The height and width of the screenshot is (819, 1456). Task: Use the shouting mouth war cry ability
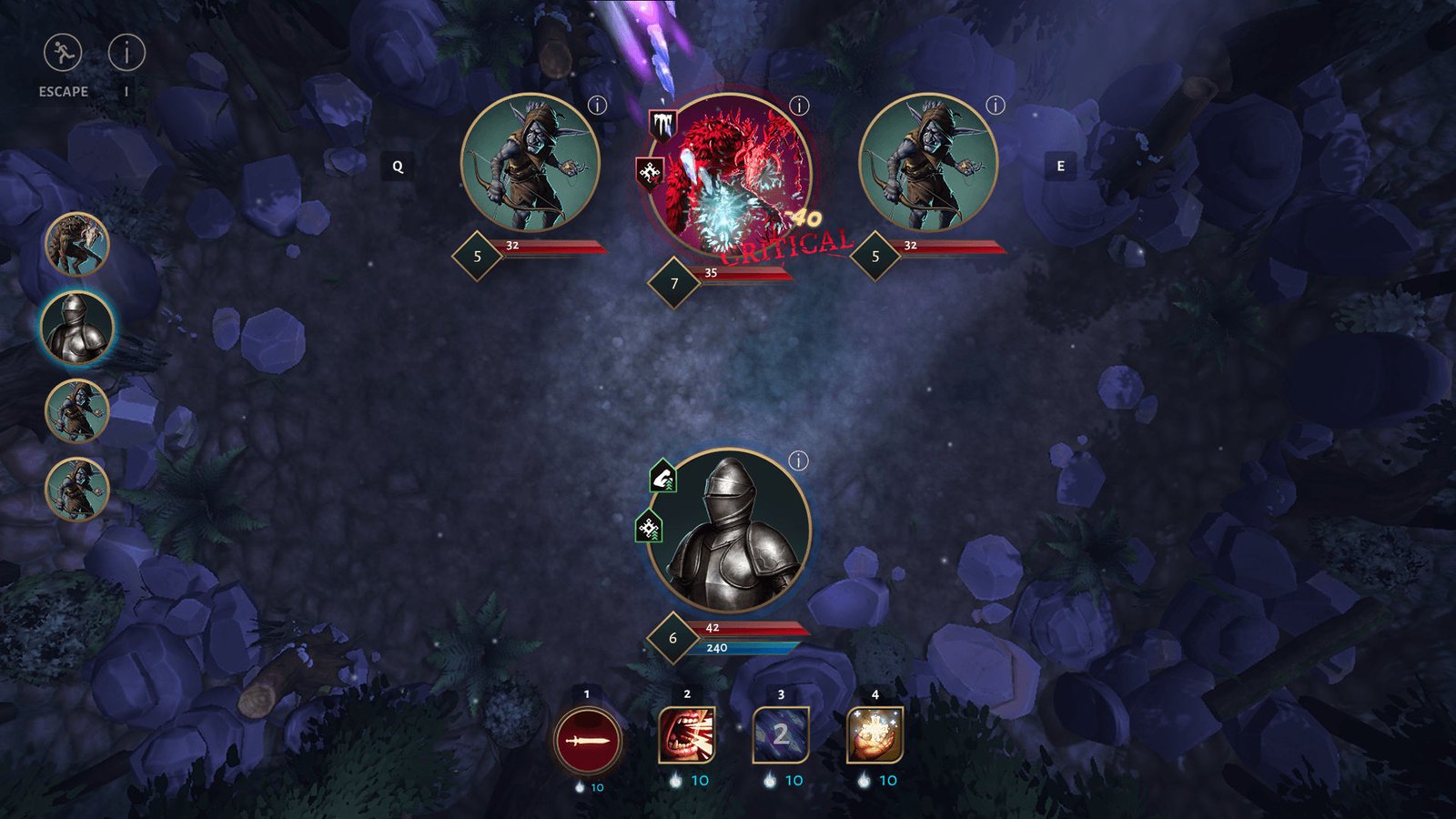687,735
